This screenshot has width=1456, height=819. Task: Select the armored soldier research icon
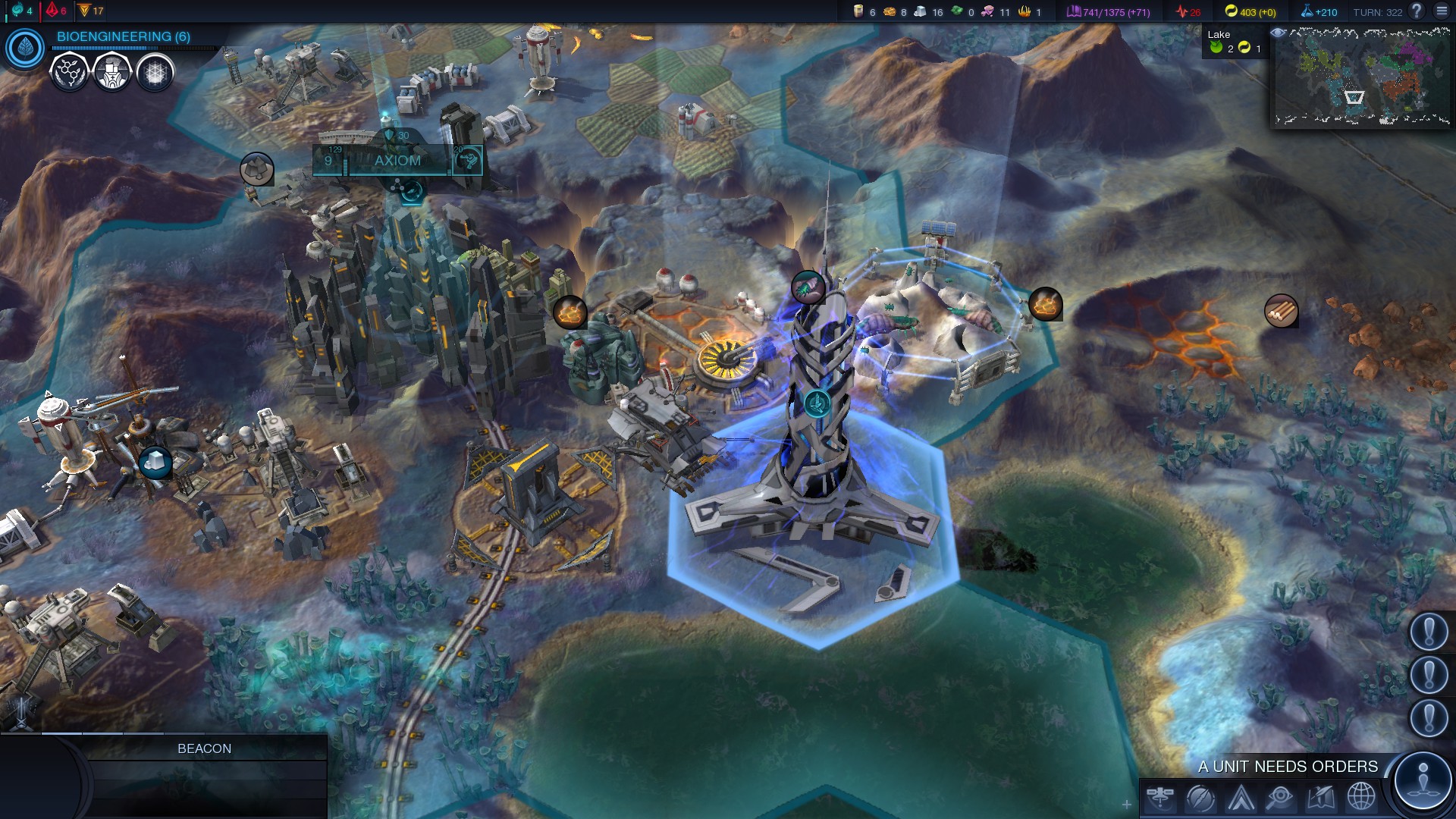[112, 73]
